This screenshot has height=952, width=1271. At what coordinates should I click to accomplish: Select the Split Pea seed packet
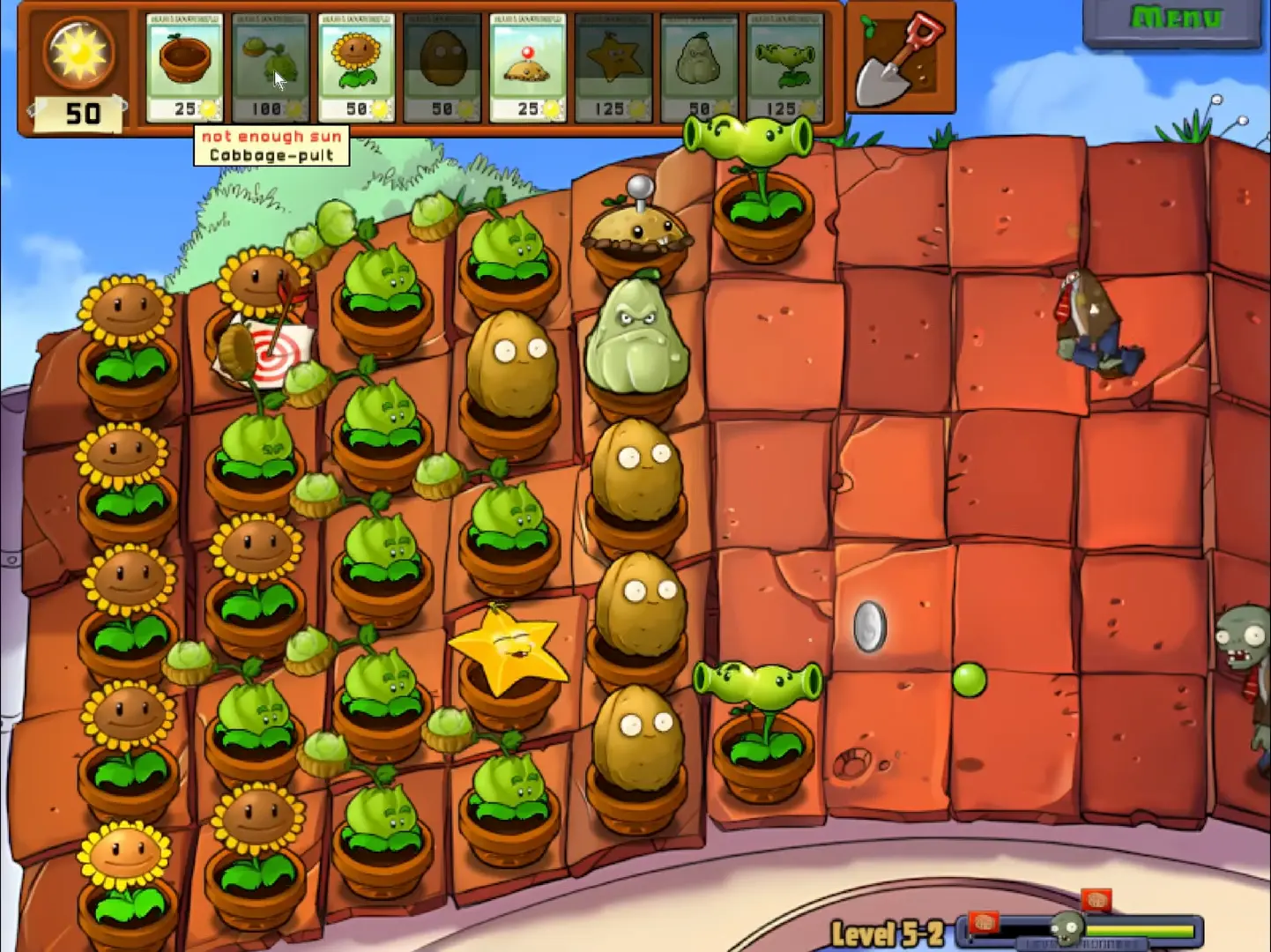point(784,67)
